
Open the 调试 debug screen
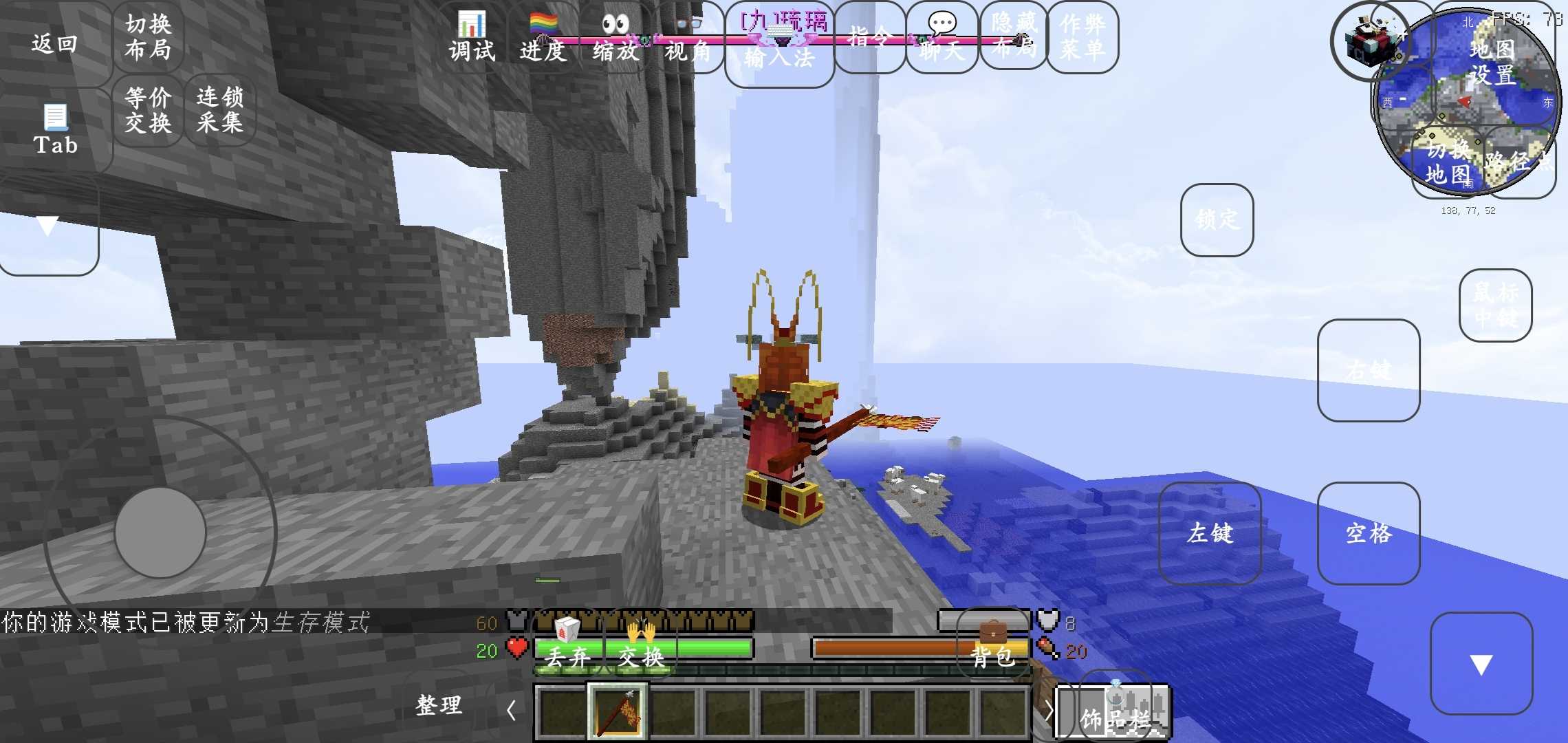pyautogui.click(x=472, y=37)
